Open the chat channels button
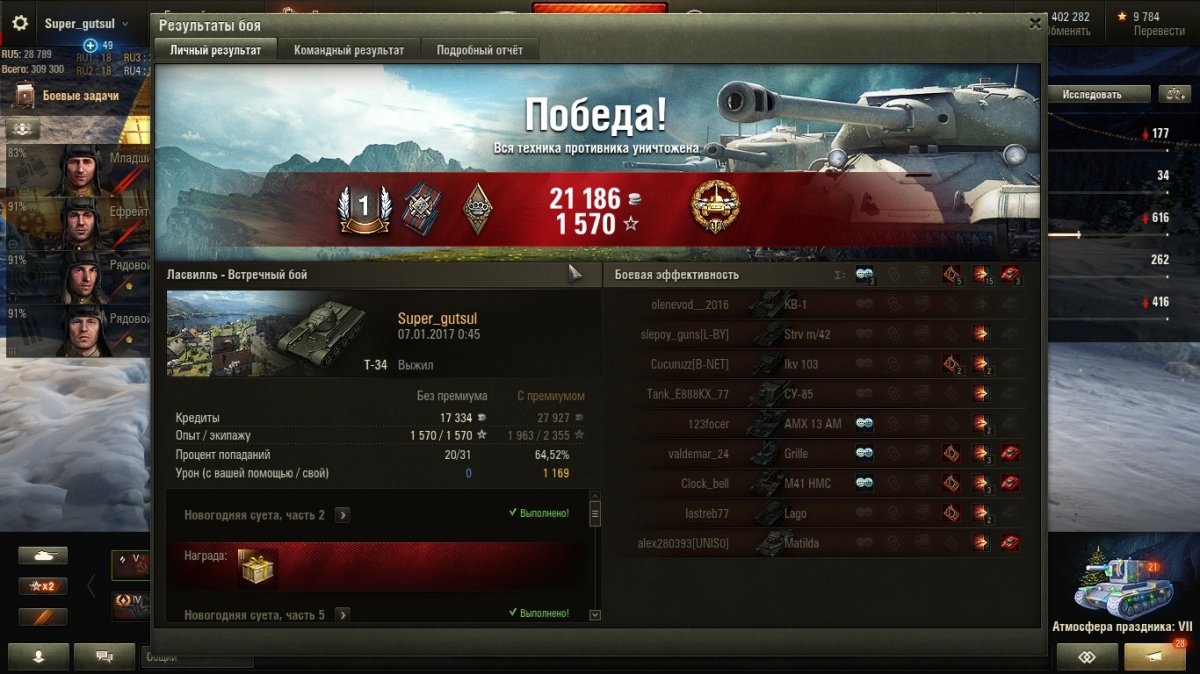Screen dimensions: 1200x674 point(102,656)
